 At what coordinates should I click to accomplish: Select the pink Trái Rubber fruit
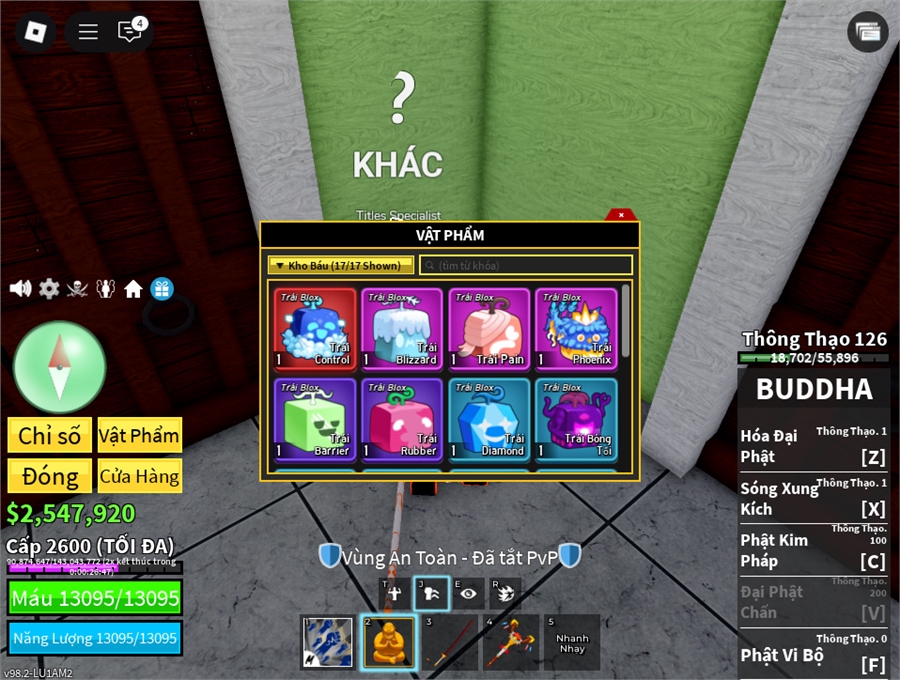(x=402, y=419)
